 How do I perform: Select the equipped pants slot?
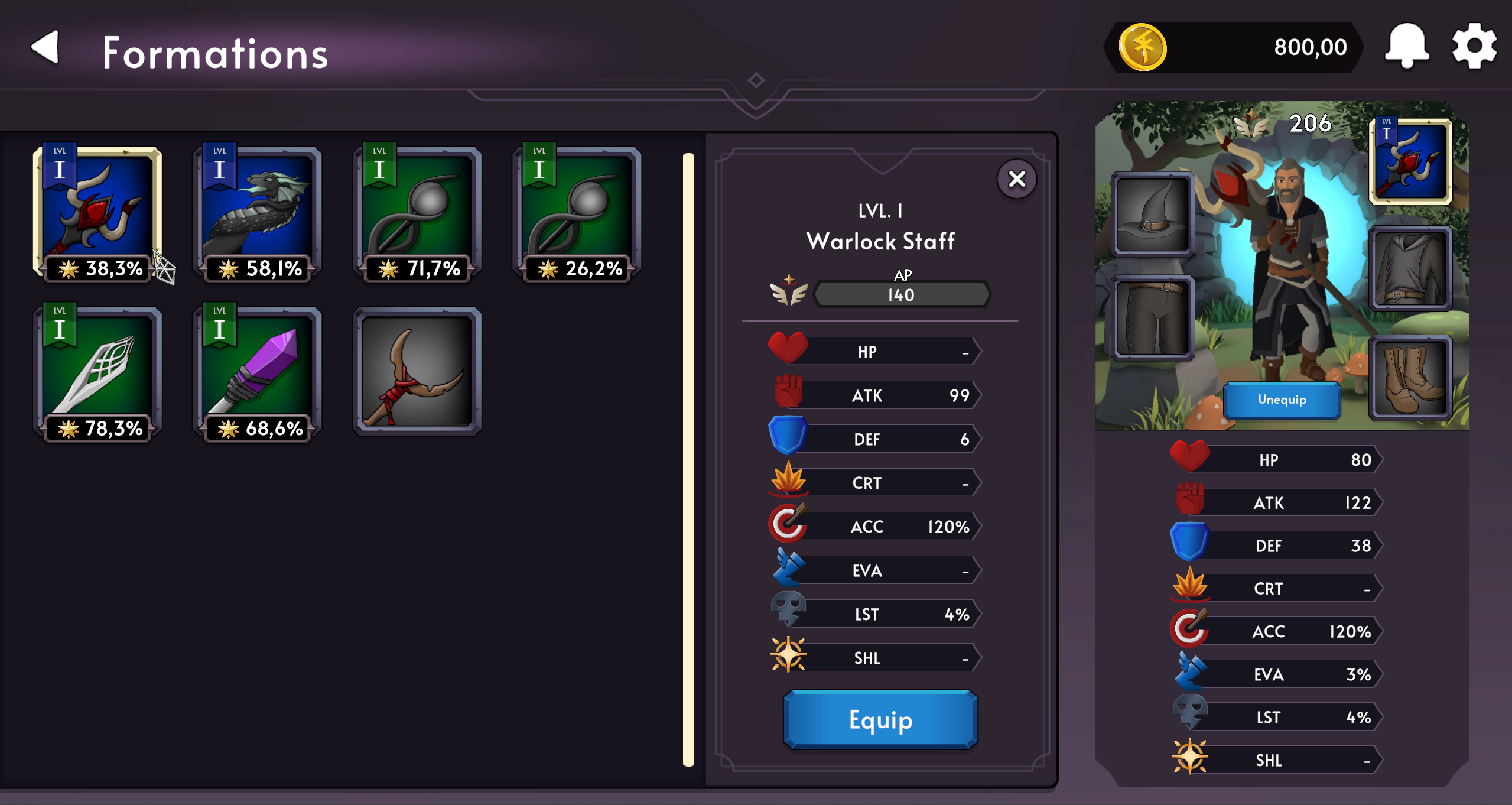coord(1152,318)
